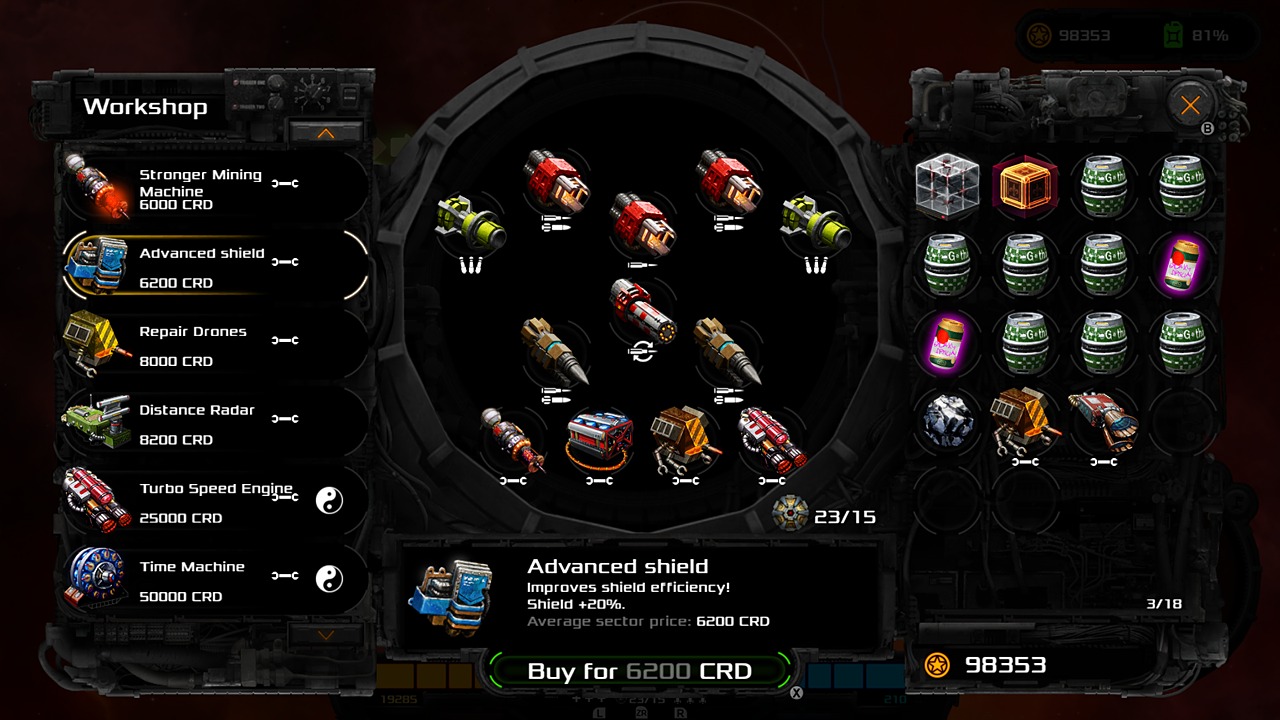
Task: Close the workshop with the orange X
Action: 1190,105
